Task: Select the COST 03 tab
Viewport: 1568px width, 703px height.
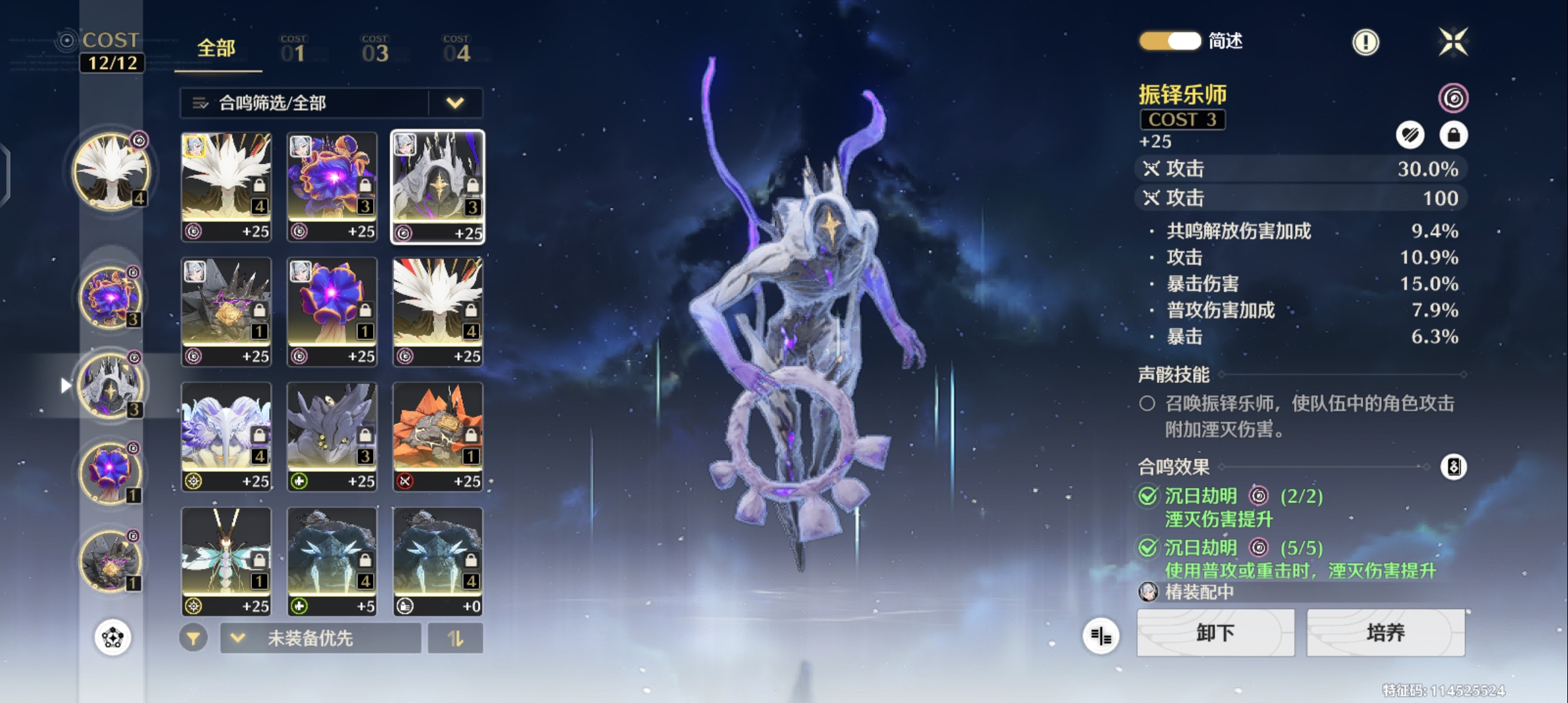Action: [x=375, y=49]
